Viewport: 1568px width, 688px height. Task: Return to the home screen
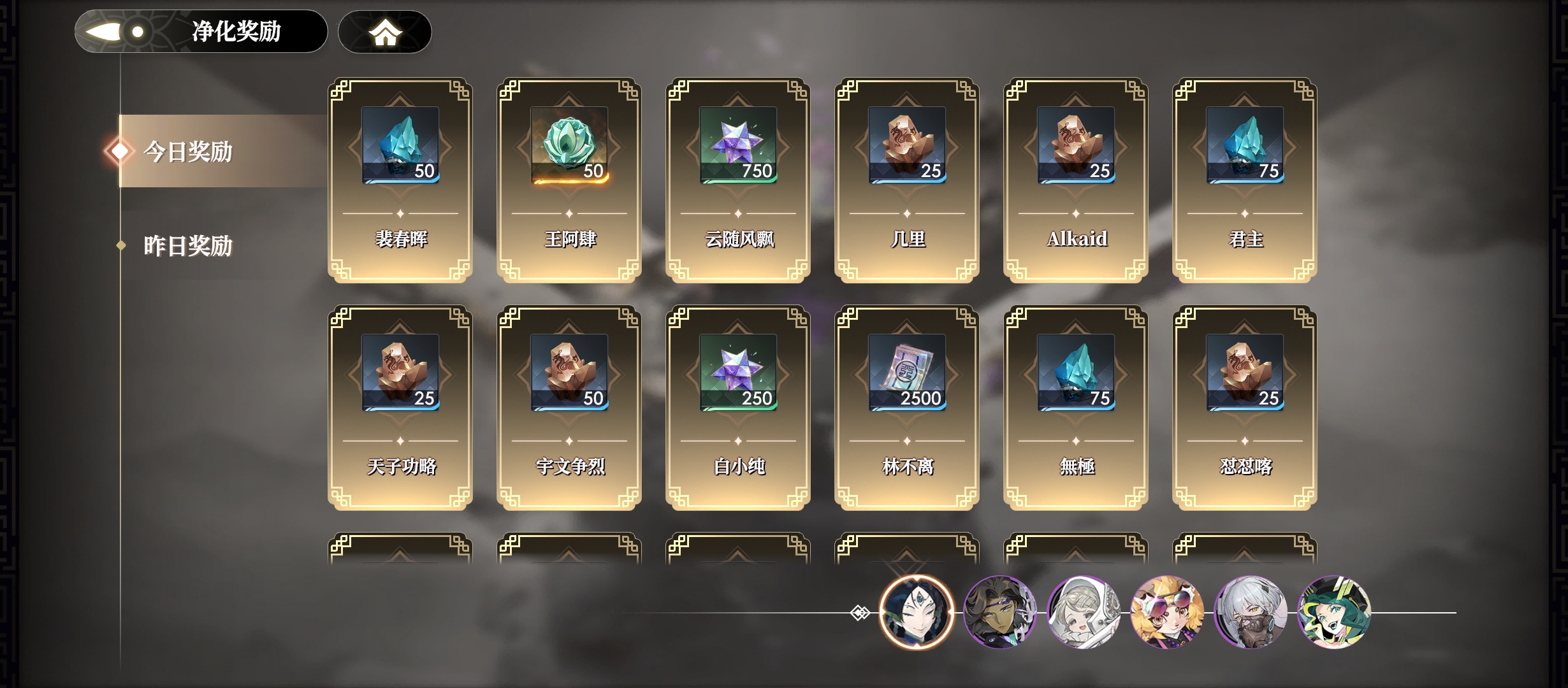coord(384,32)
